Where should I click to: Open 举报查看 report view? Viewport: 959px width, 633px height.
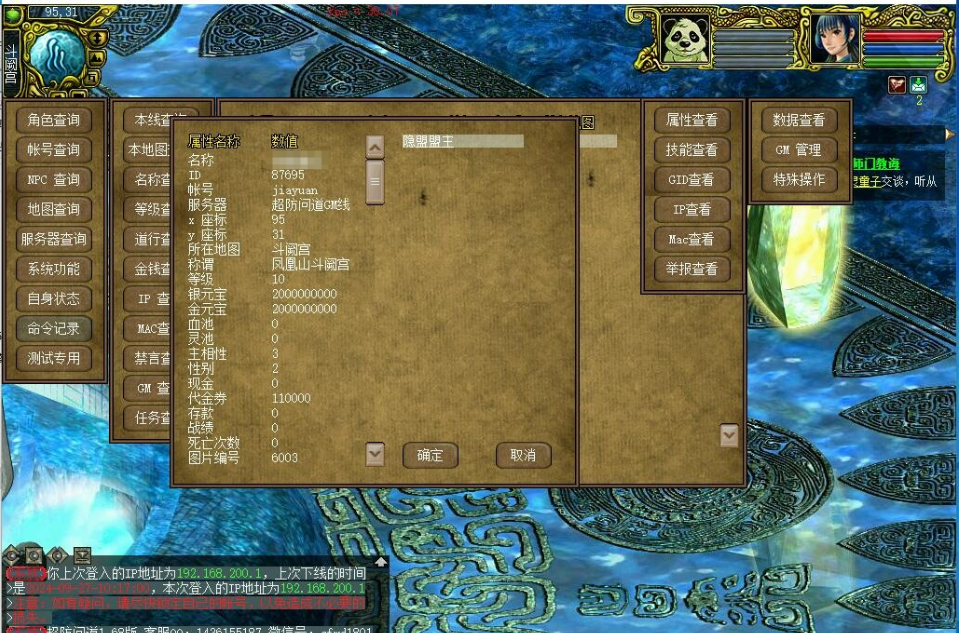pos(692,269)
